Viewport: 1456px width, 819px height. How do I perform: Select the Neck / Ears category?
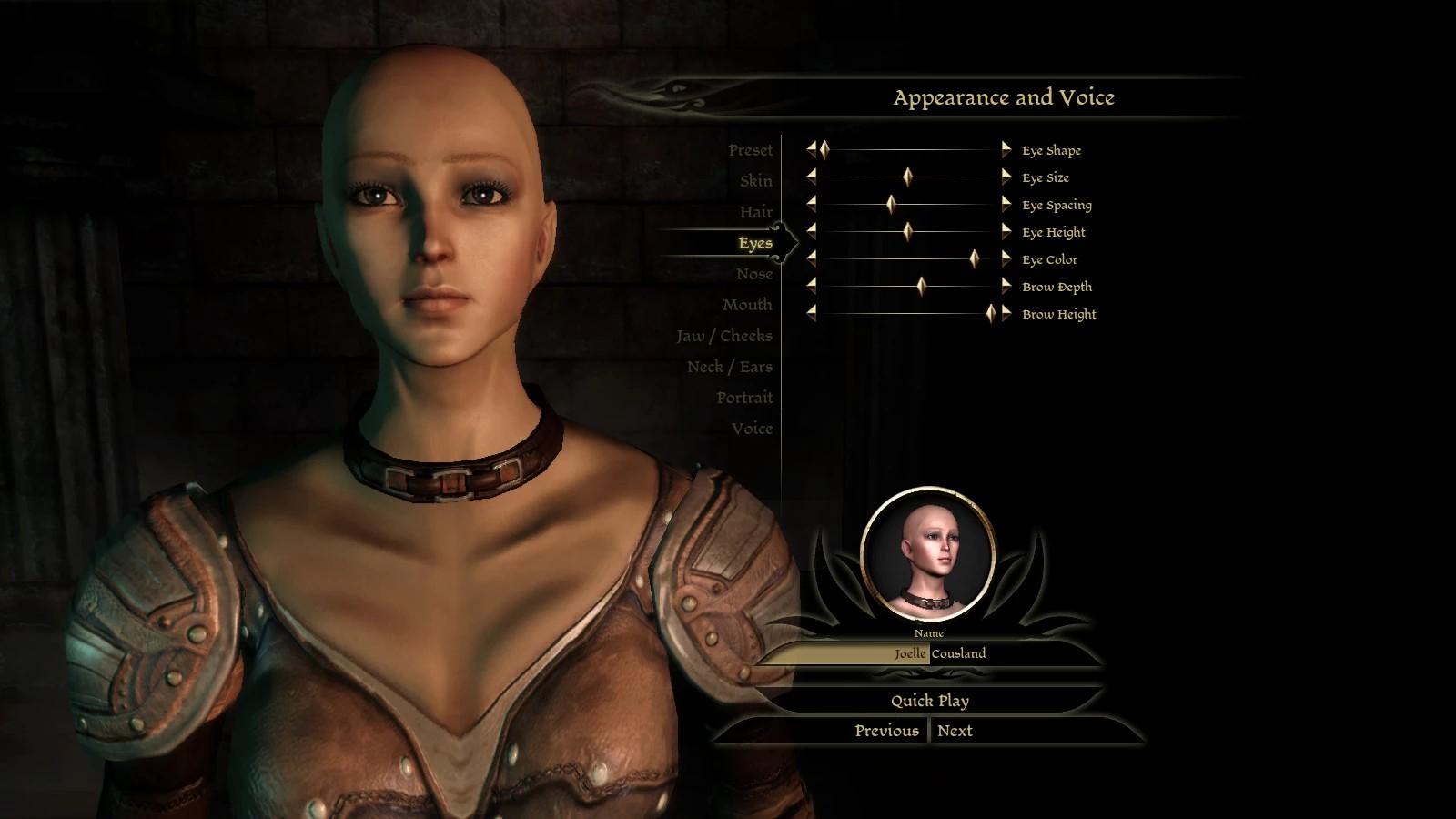[729, 367]
